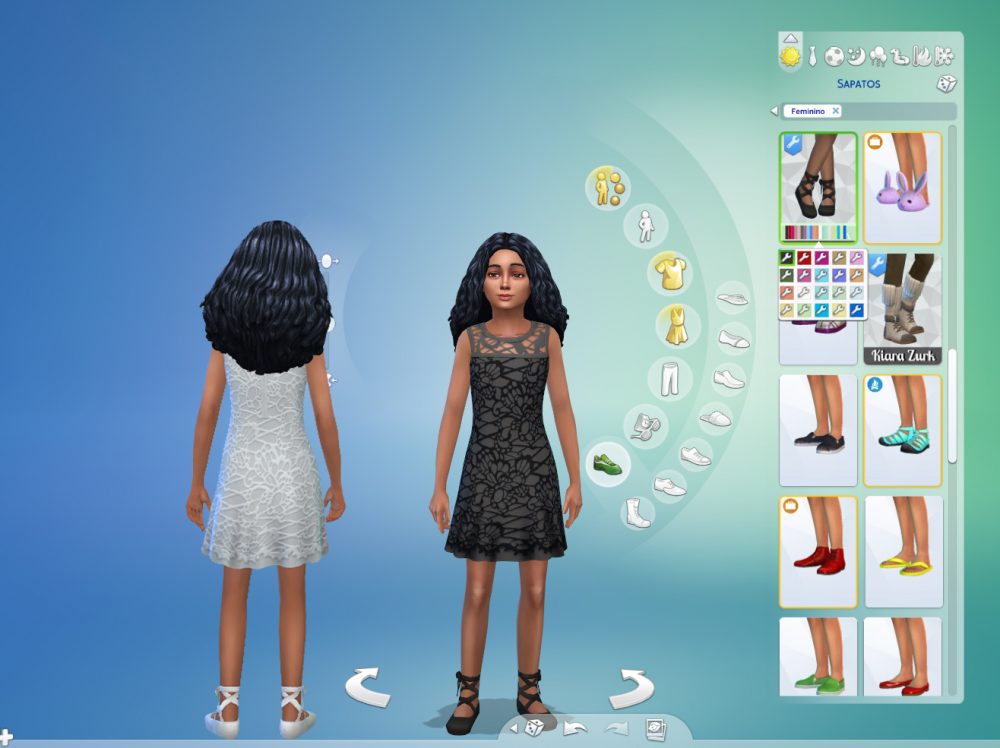Select the black lace-up ballet shoes thumbnail
This screenshot has width=1000, height=748.
[818, 180]
